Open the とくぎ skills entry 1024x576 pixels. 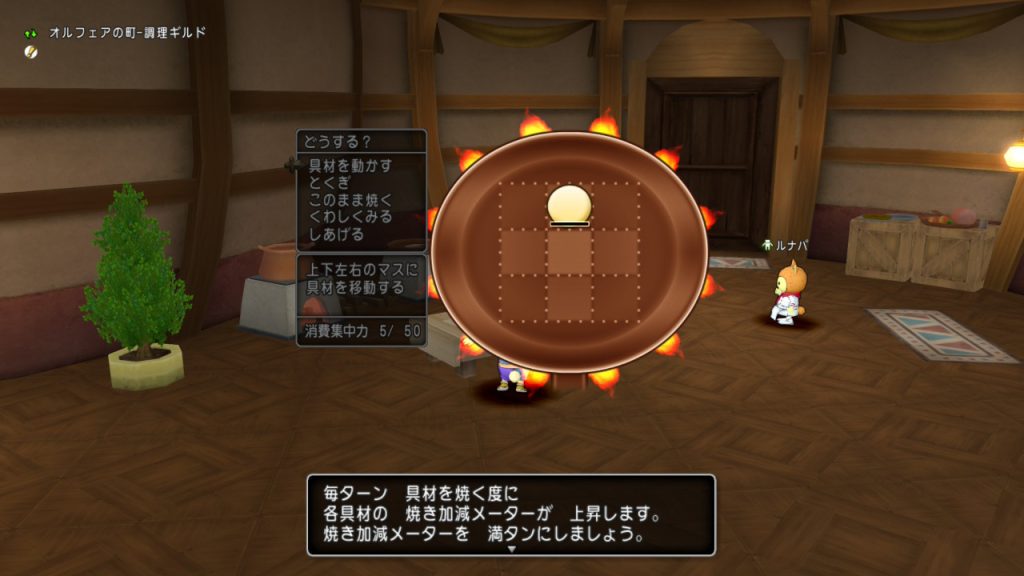(330, 182)
